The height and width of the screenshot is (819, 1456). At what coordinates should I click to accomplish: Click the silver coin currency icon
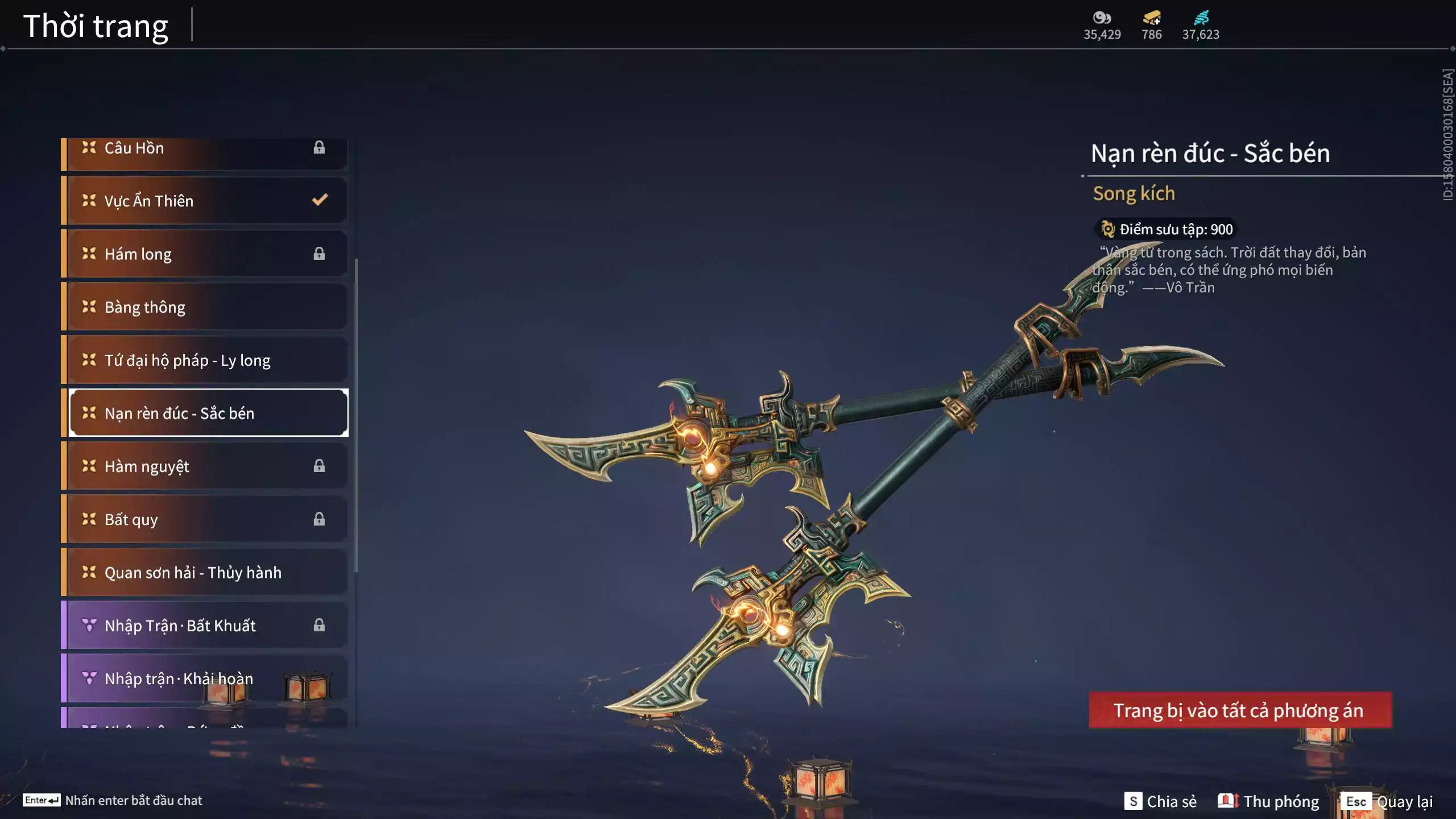tap(1102, 18)
